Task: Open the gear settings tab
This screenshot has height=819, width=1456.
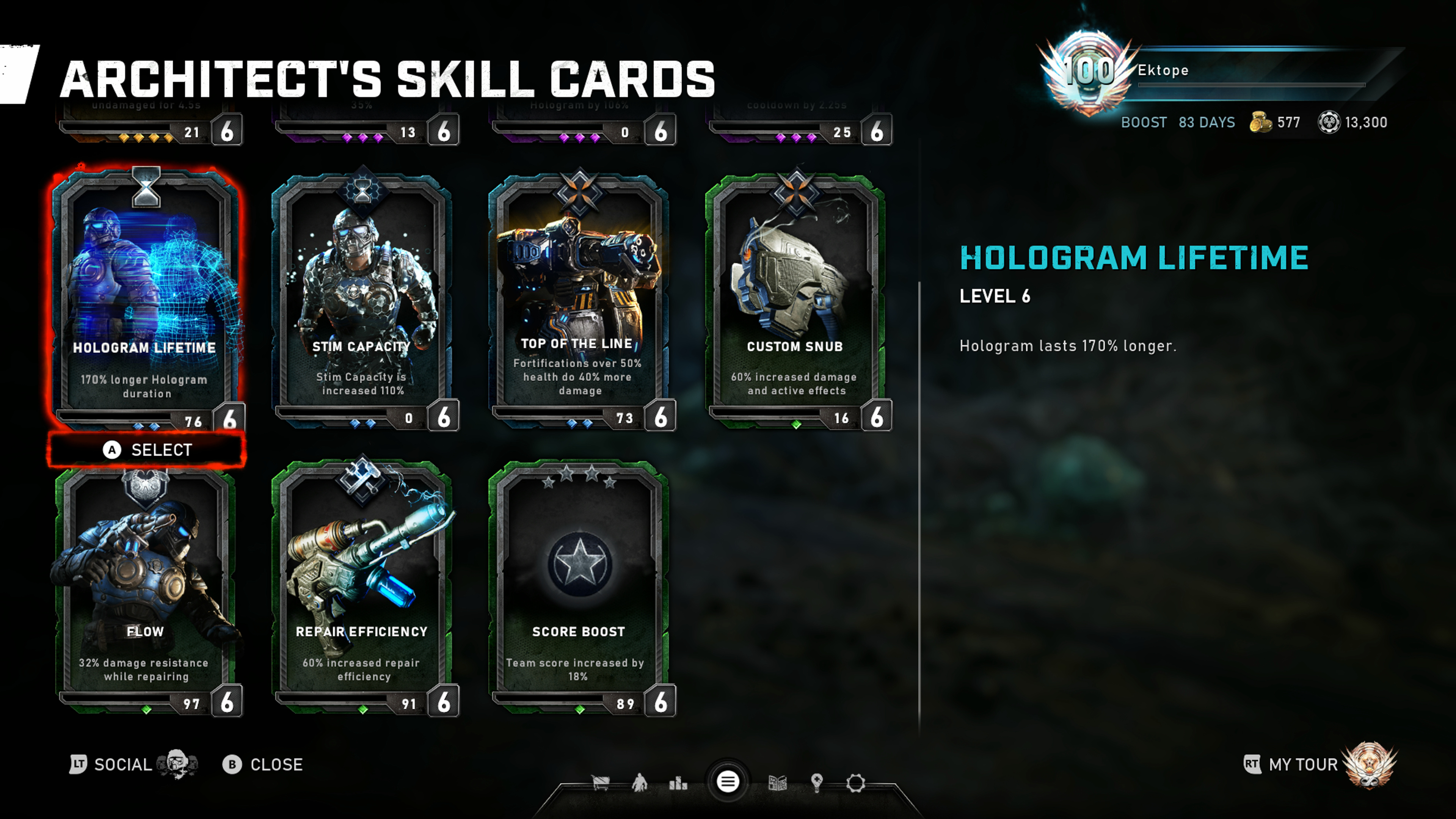Action: (x=856, y=783)
